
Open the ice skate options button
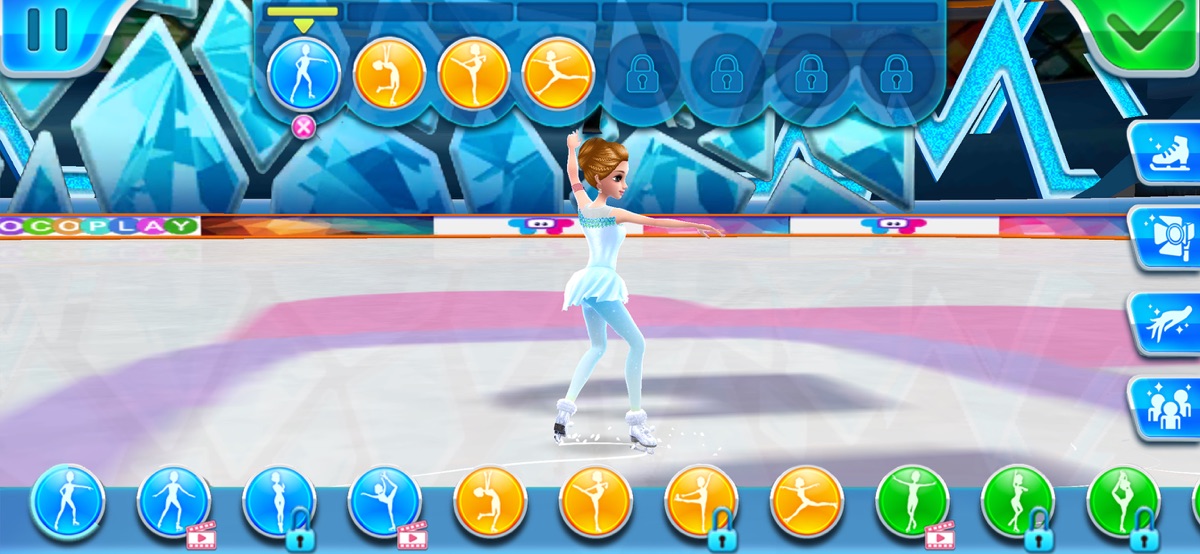[1166, 154]
